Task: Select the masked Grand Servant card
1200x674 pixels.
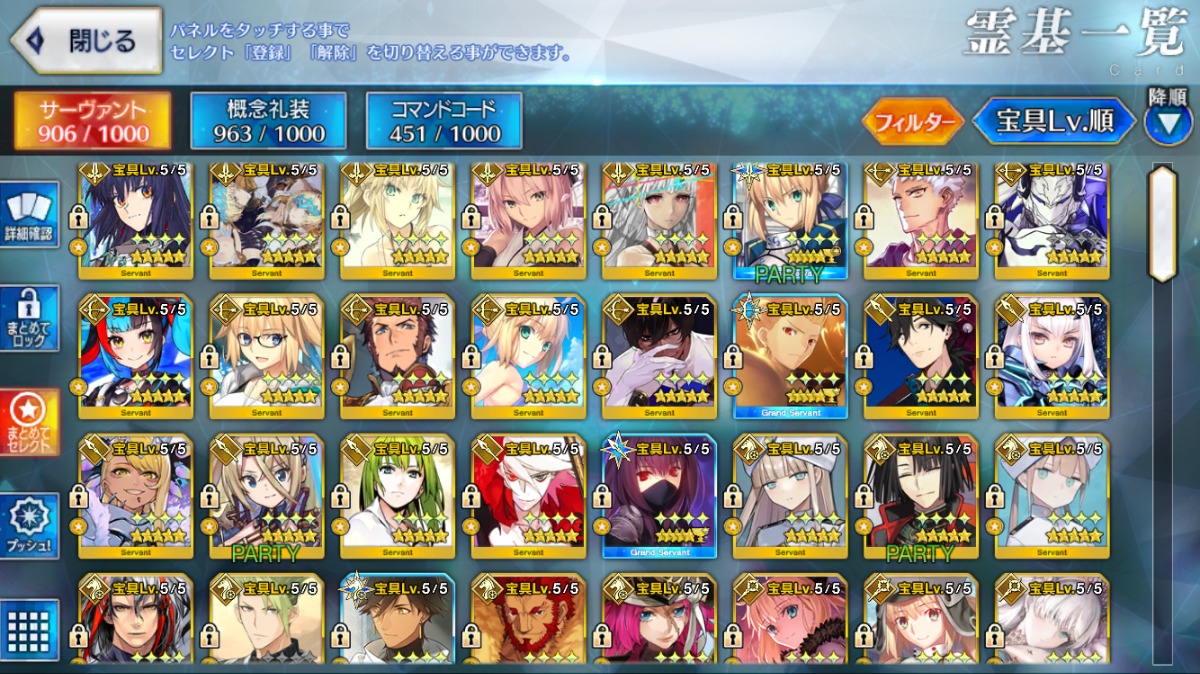Action: click(x=659, y=495)
